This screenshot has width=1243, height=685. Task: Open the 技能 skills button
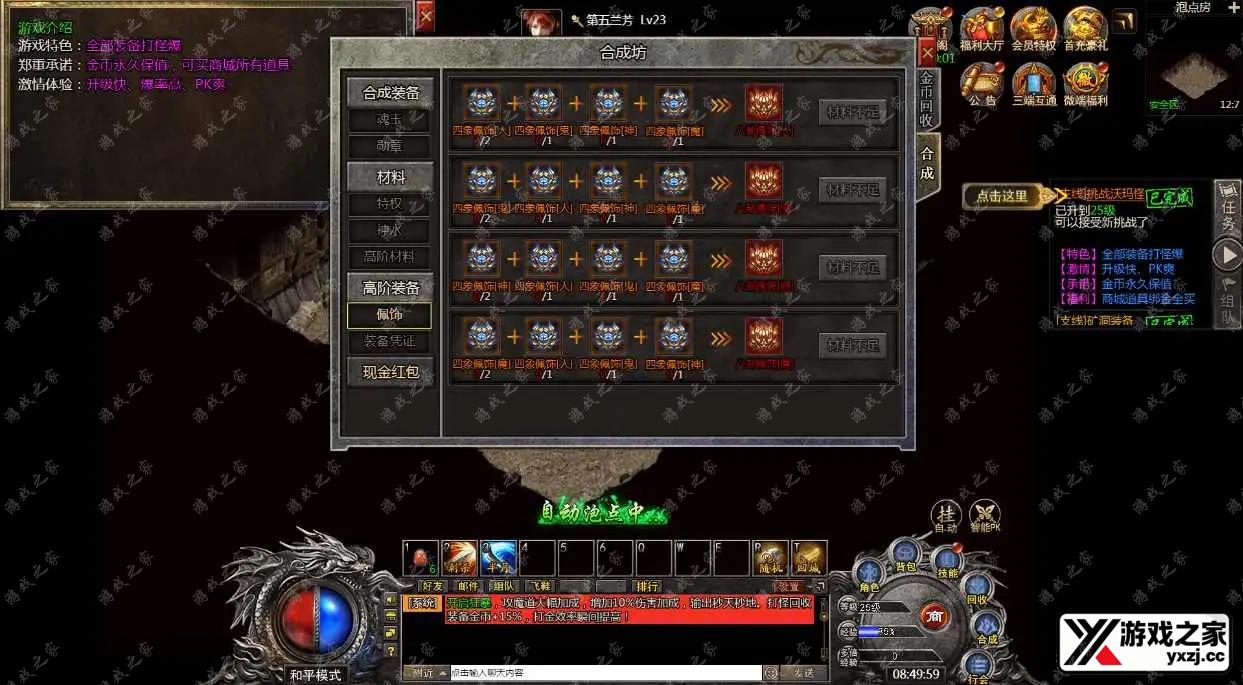click(x=946, y=563)
